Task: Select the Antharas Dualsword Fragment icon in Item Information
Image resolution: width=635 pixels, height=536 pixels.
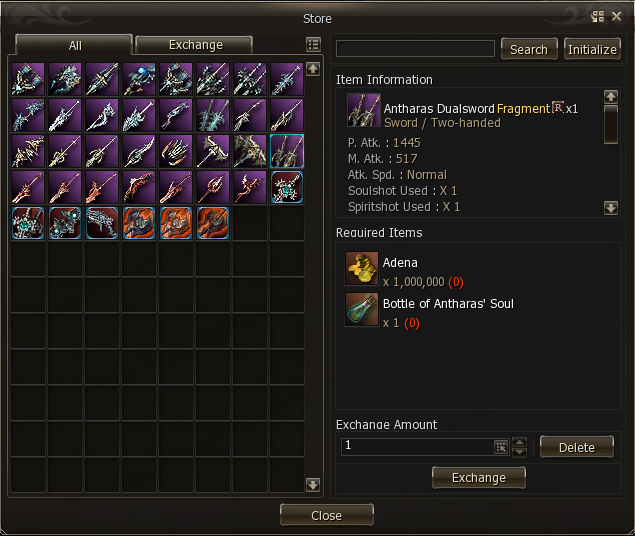Action: click(363, 110)
